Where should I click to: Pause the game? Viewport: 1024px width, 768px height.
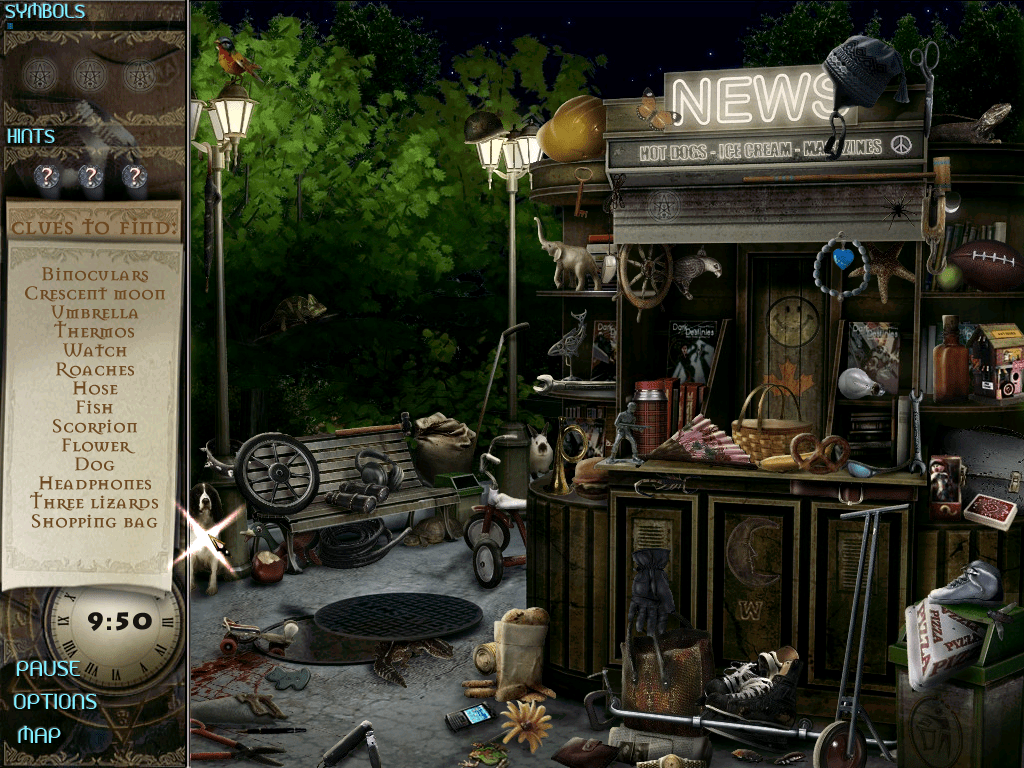pos(47,668)
